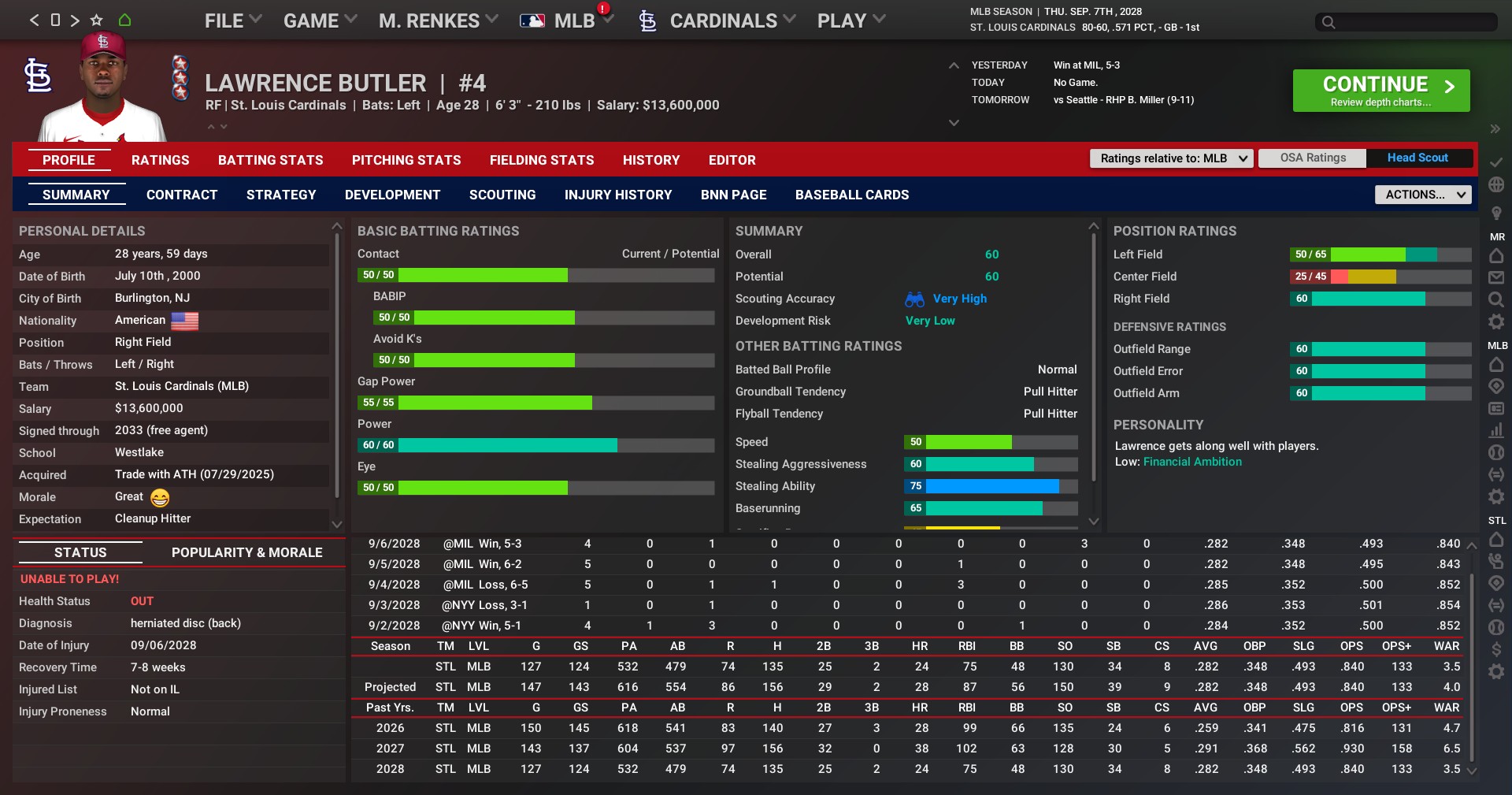Switch to the RATINGS tab

(x=160, y=160)
